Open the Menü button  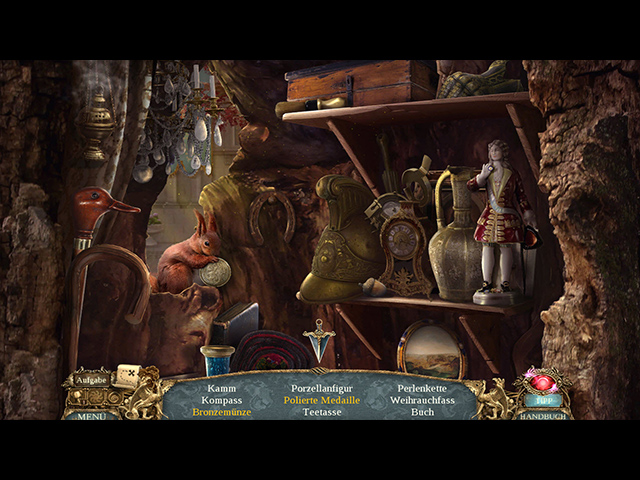pos(91,415)
